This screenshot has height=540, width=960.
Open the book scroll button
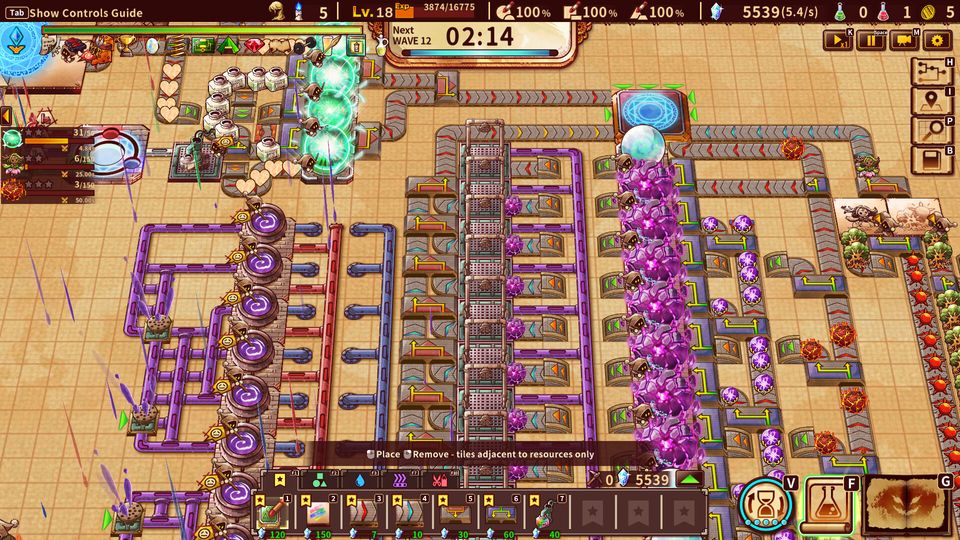click(931, 159)
